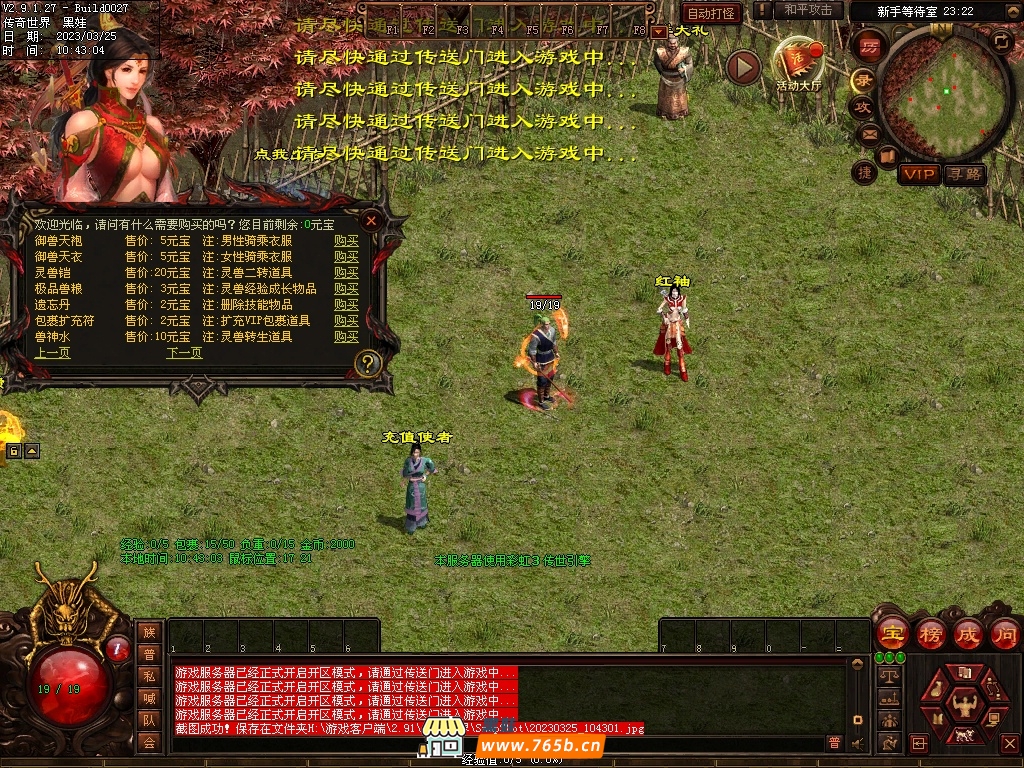
Task: Toggle 自动打怪 auto-fight button
Action: tap(712, 13)
